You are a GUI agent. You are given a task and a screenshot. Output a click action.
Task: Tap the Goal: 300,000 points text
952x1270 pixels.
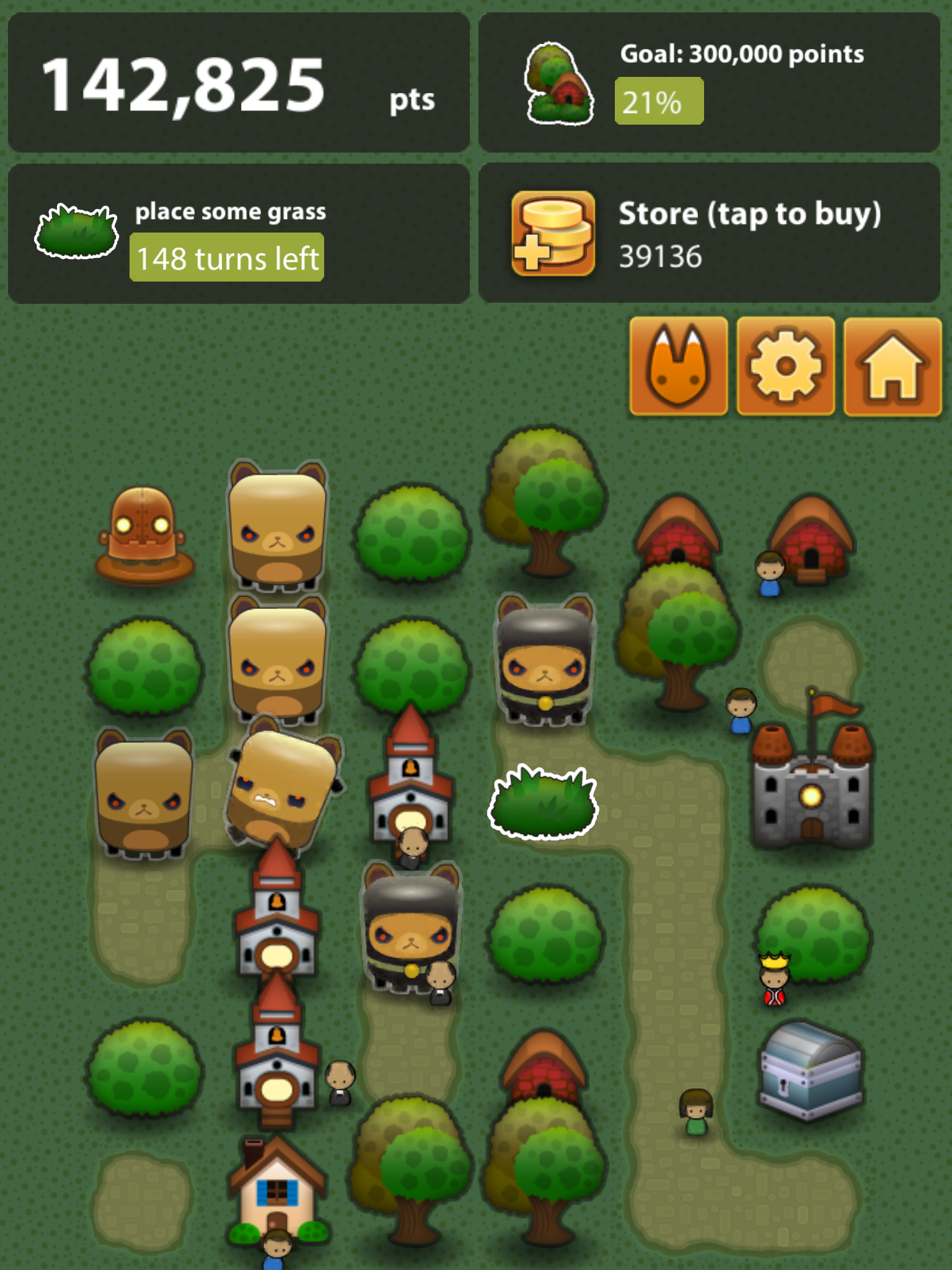(741, 54)
